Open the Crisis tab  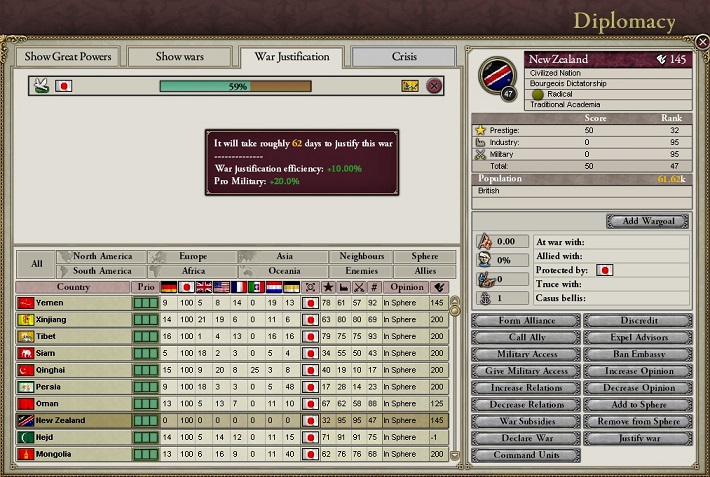(x=404, y=57)
